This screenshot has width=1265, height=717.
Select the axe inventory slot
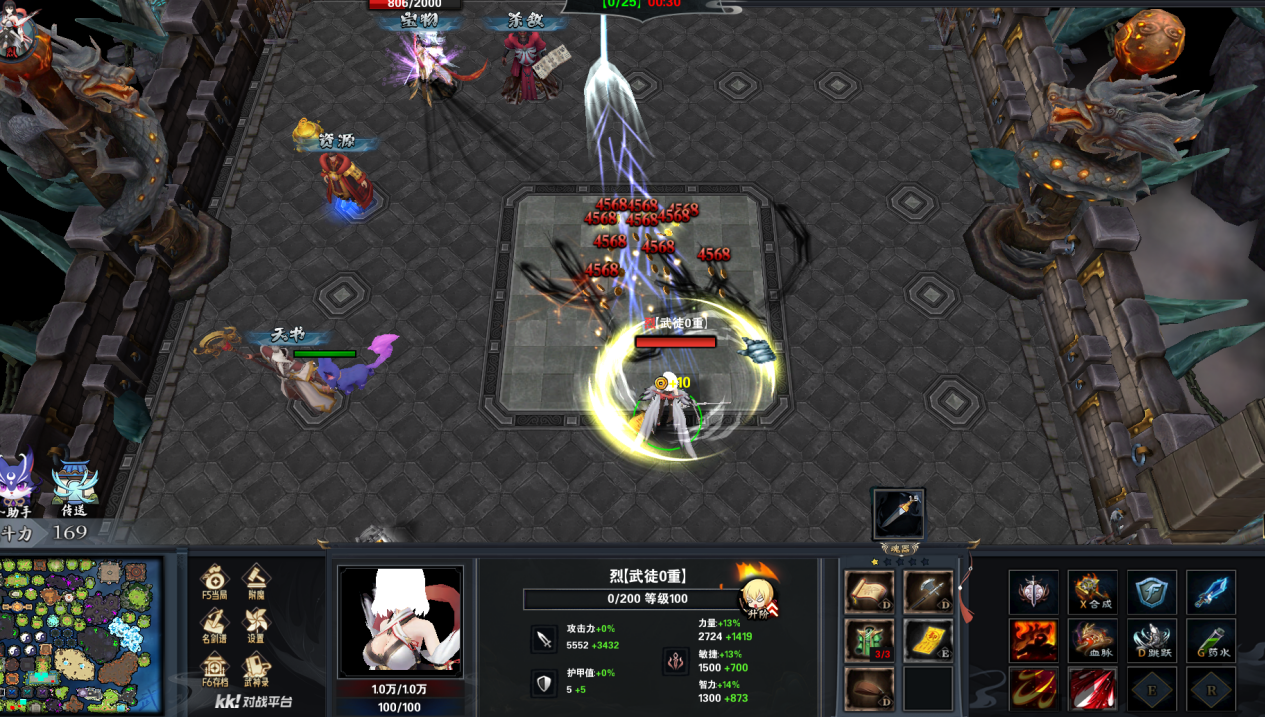click(927, 592)
